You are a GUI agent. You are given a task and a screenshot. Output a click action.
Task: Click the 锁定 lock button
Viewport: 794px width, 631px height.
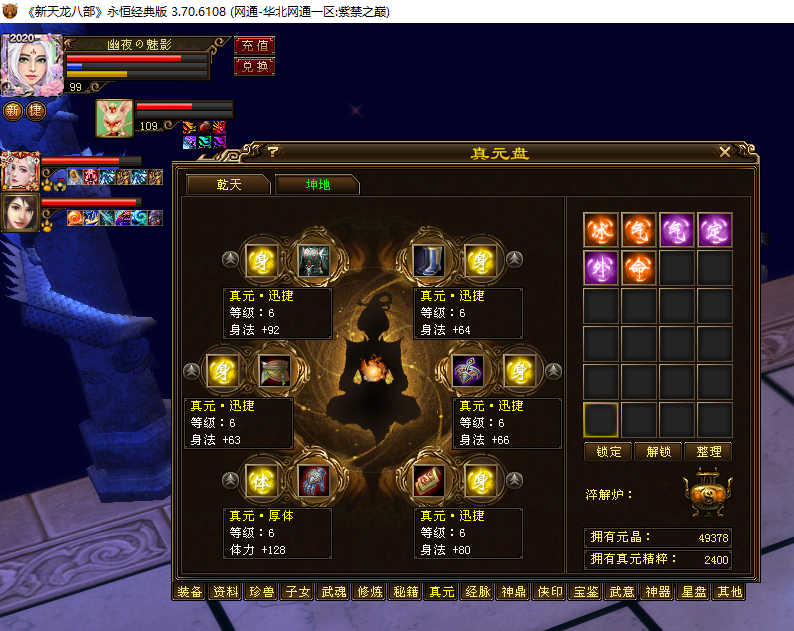[608, 452]
